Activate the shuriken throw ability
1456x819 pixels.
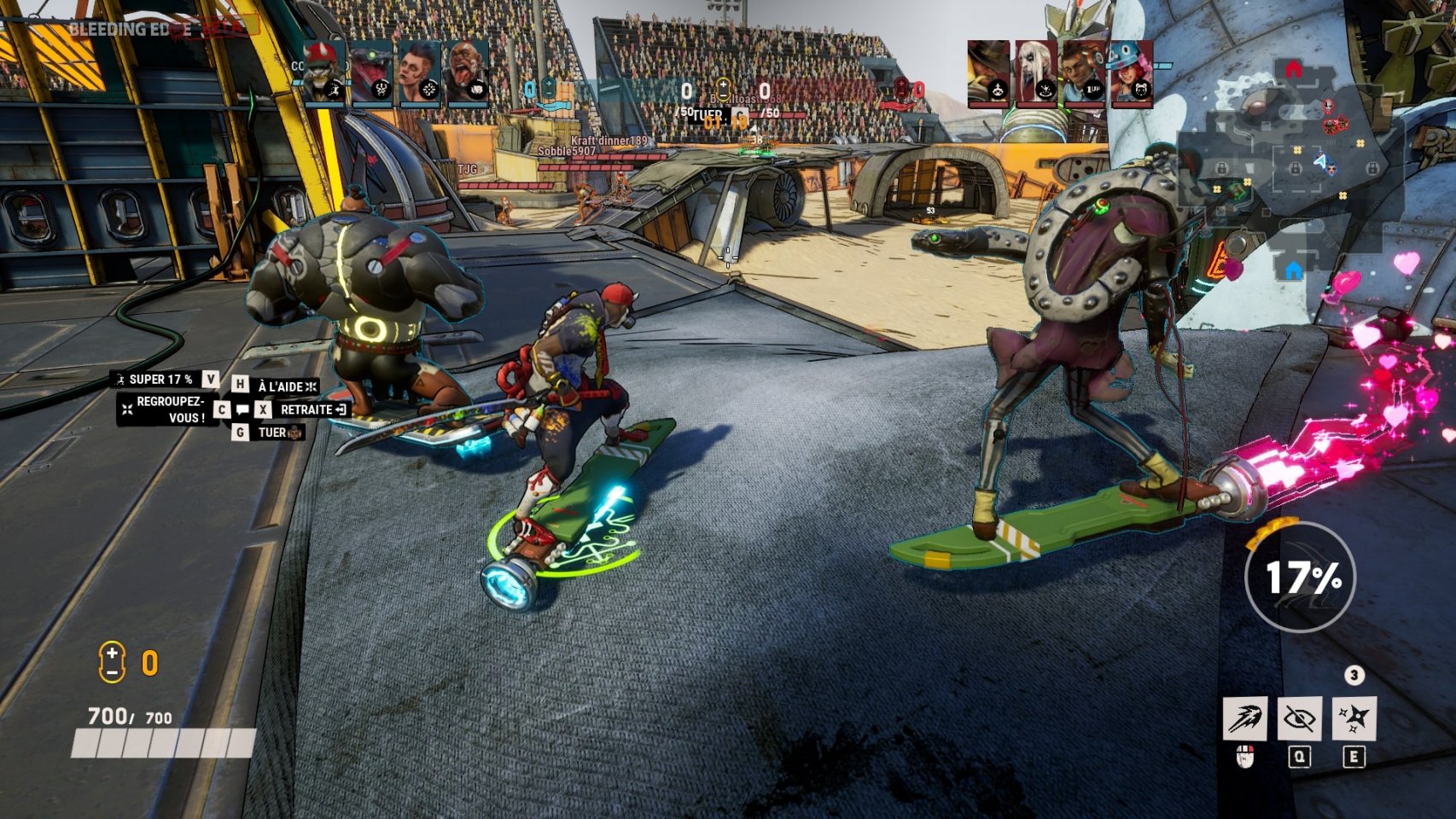(x=1353, y=718)
